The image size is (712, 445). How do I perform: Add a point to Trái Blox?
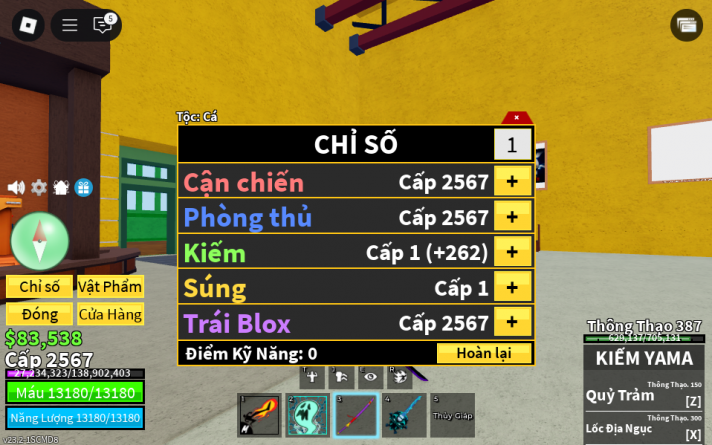click(512, 322)
